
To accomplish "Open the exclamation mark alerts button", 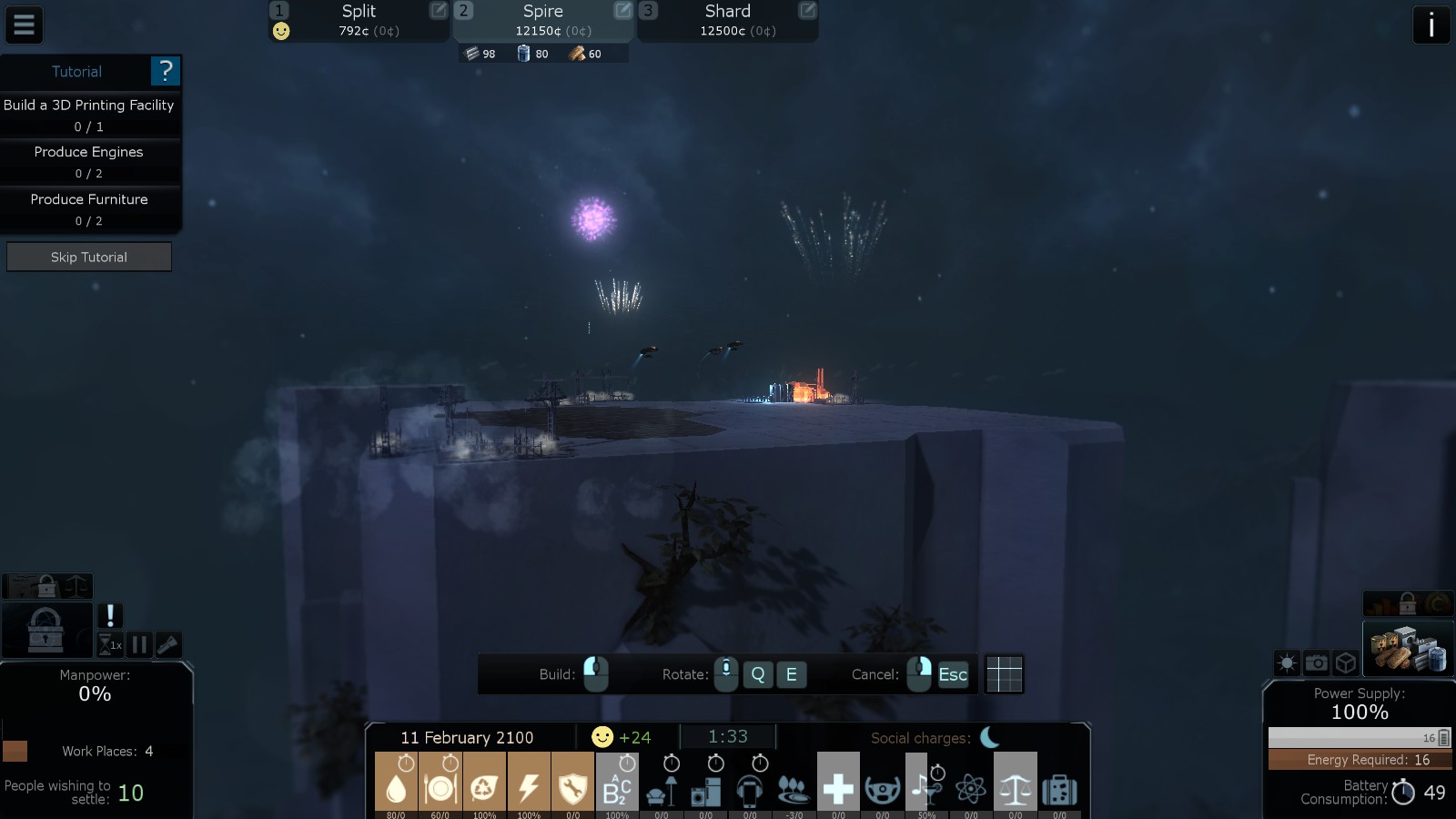I will 110,616.
